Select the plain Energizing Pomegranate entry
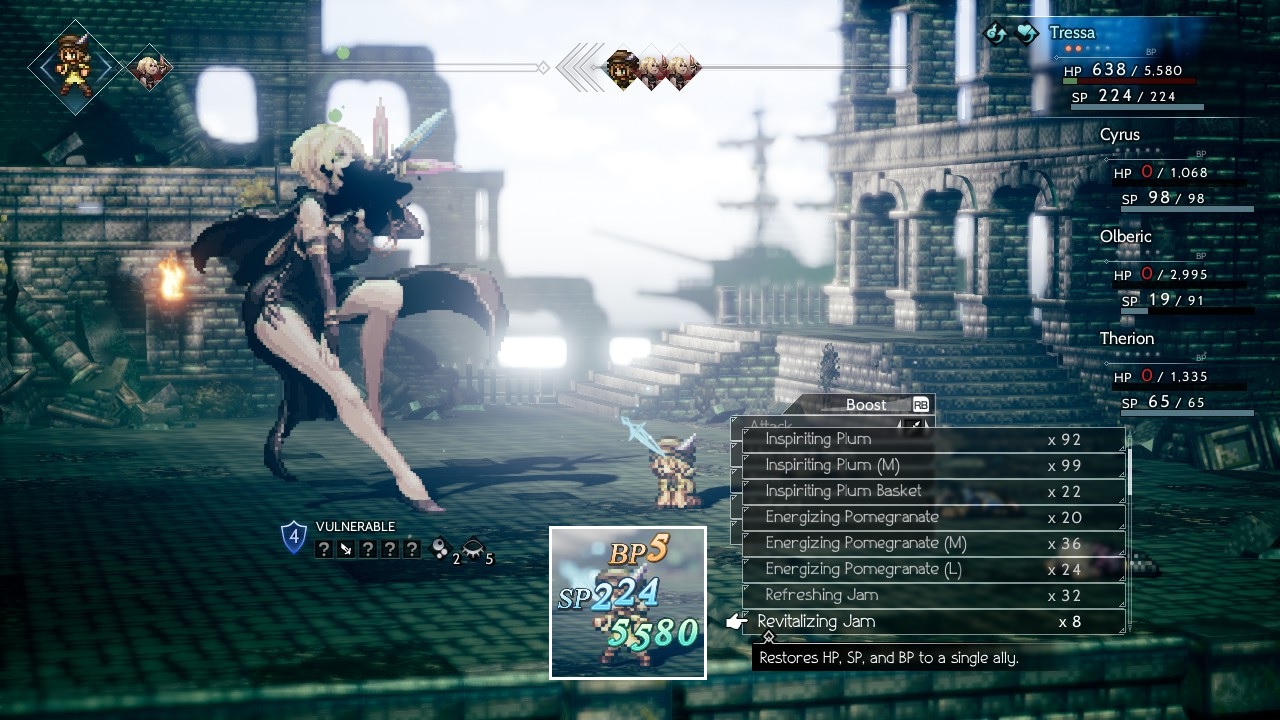 (x=932, y=517)
